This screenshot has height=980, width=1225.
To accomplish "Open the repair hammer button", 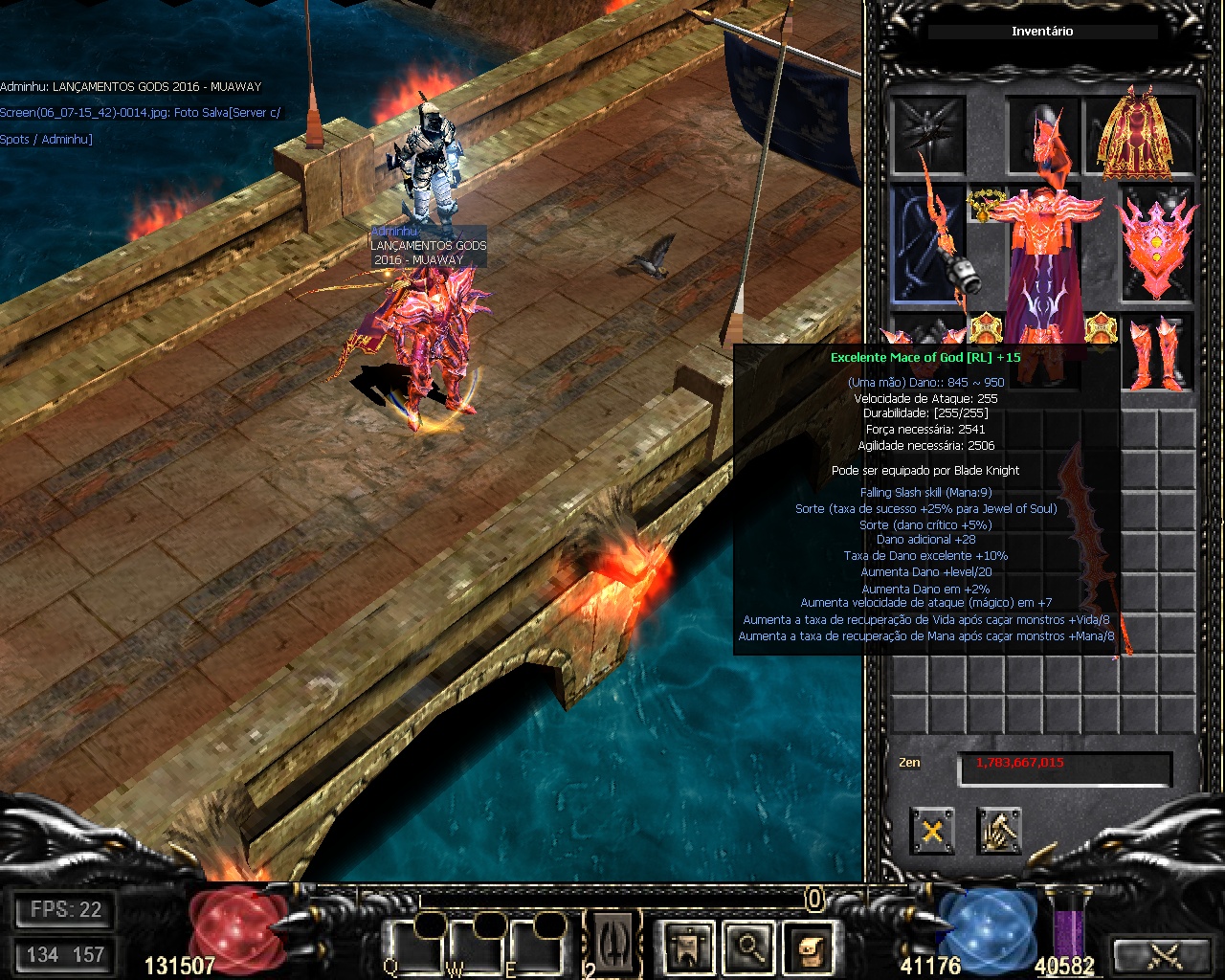I will (x=999, y=830).
